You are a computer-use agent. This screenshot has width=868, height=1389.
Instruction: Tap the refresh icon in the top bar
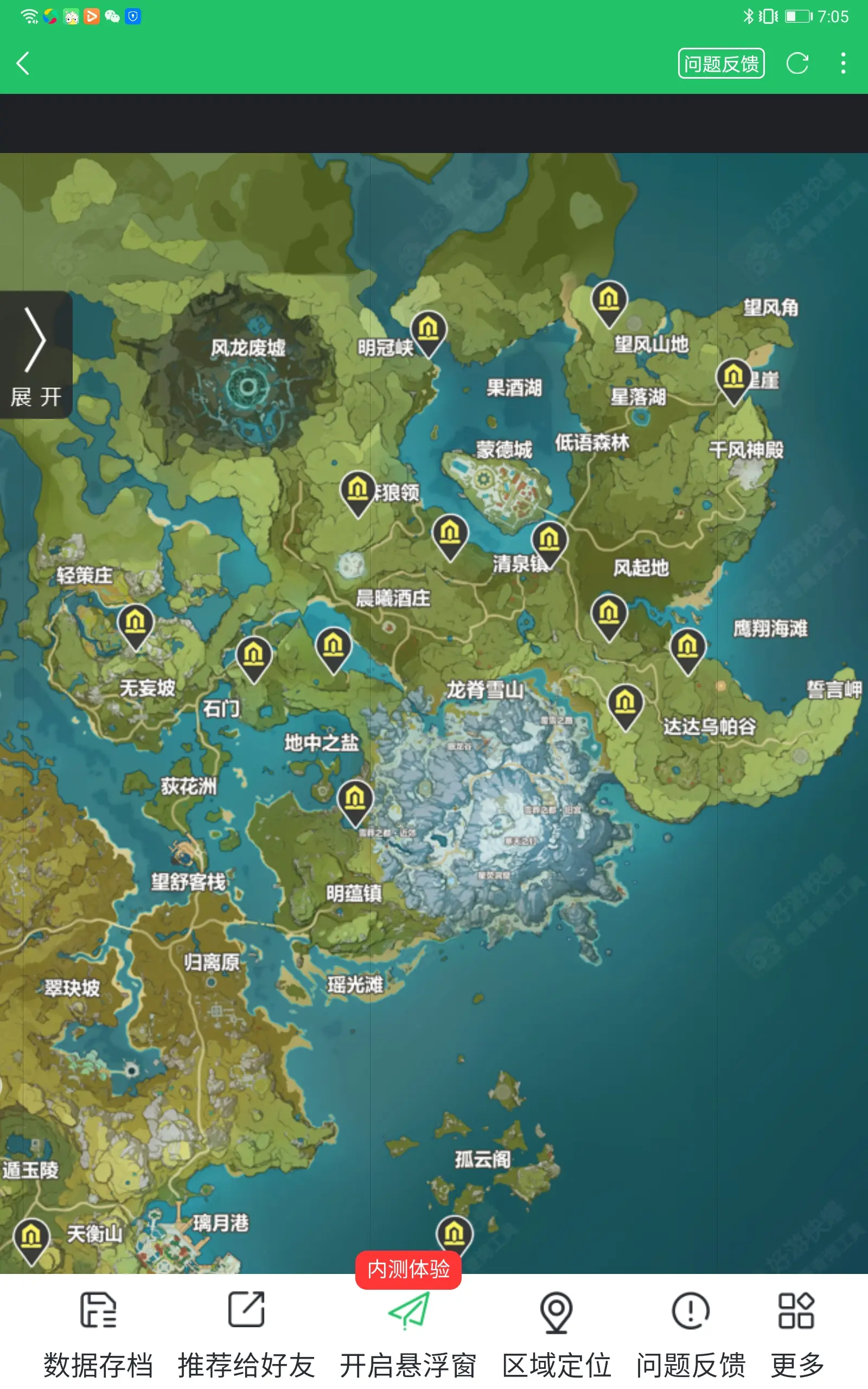798,64
